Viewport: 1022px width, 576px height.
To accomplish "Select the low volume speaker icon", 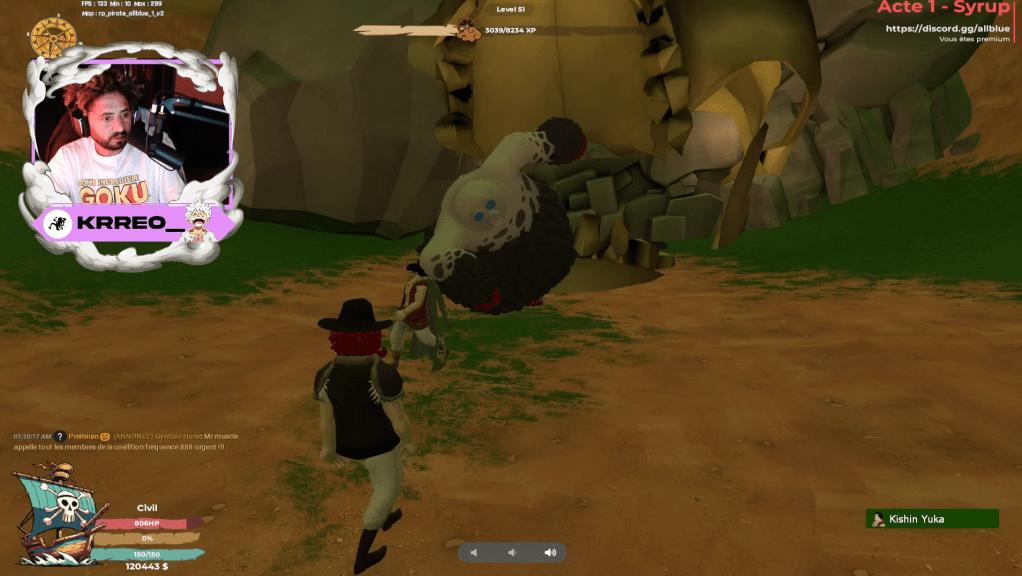I will point(511,552).
